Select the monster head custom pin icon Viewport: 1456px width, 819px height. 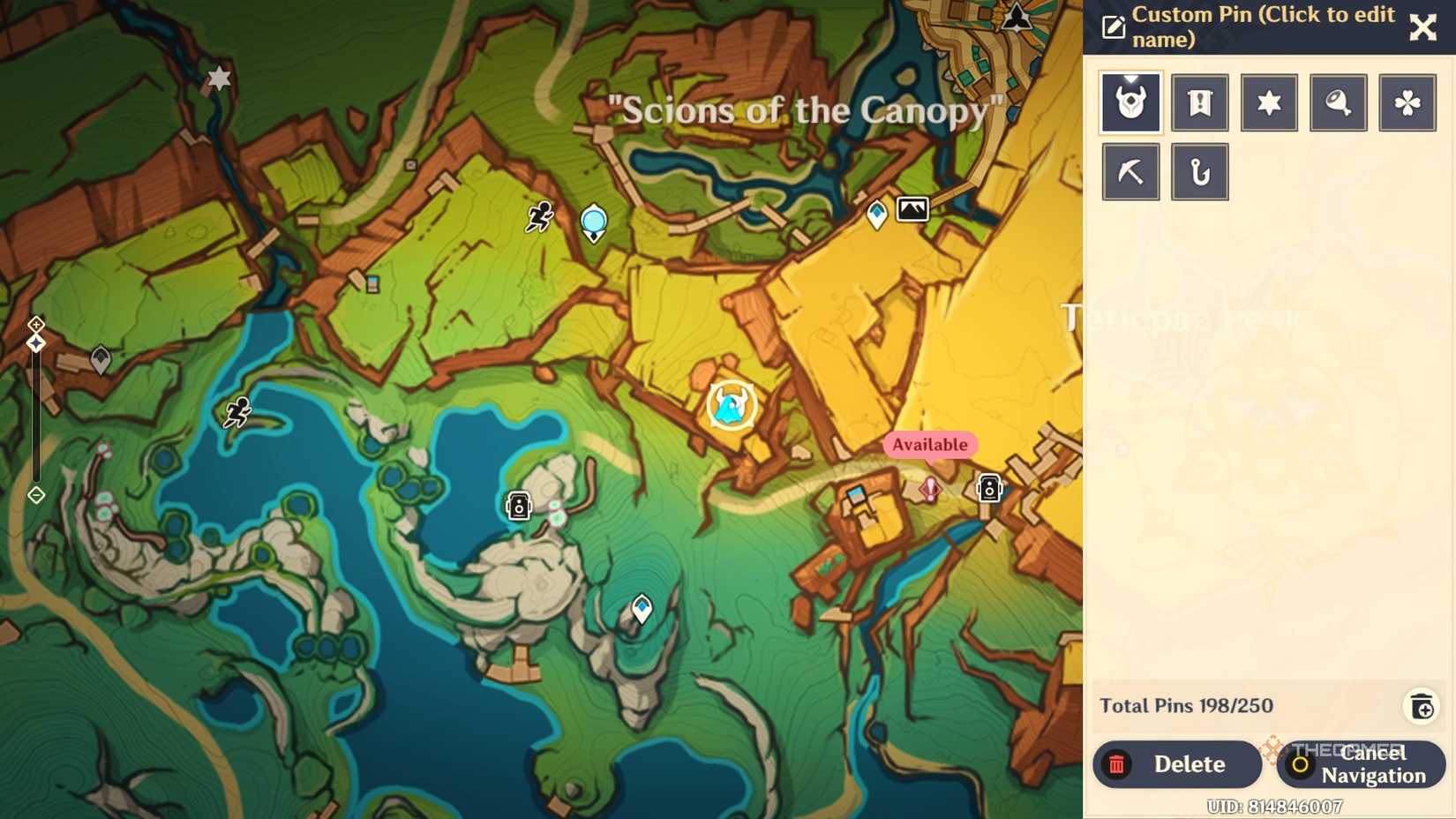1130,102
